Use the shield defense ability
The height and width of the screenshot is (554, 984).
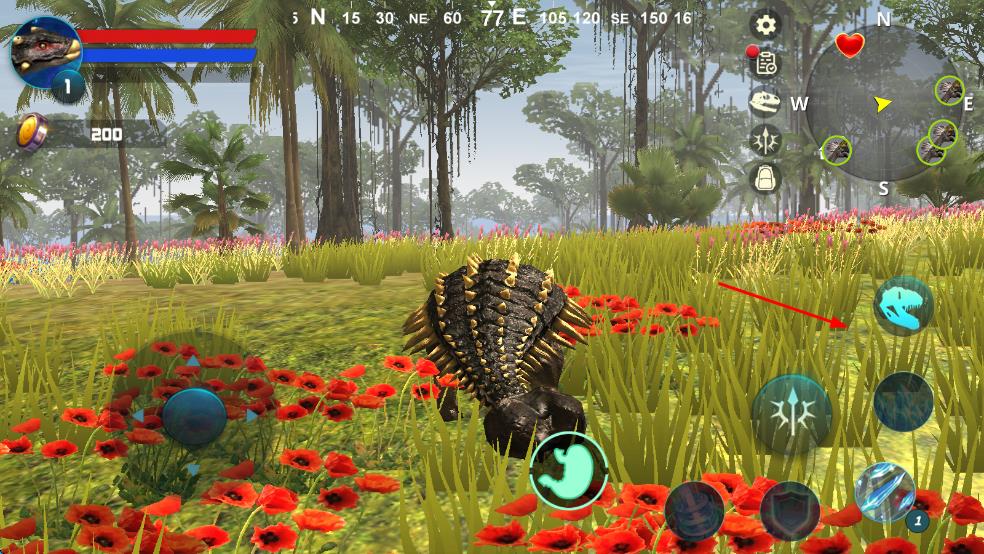(789, 510)
